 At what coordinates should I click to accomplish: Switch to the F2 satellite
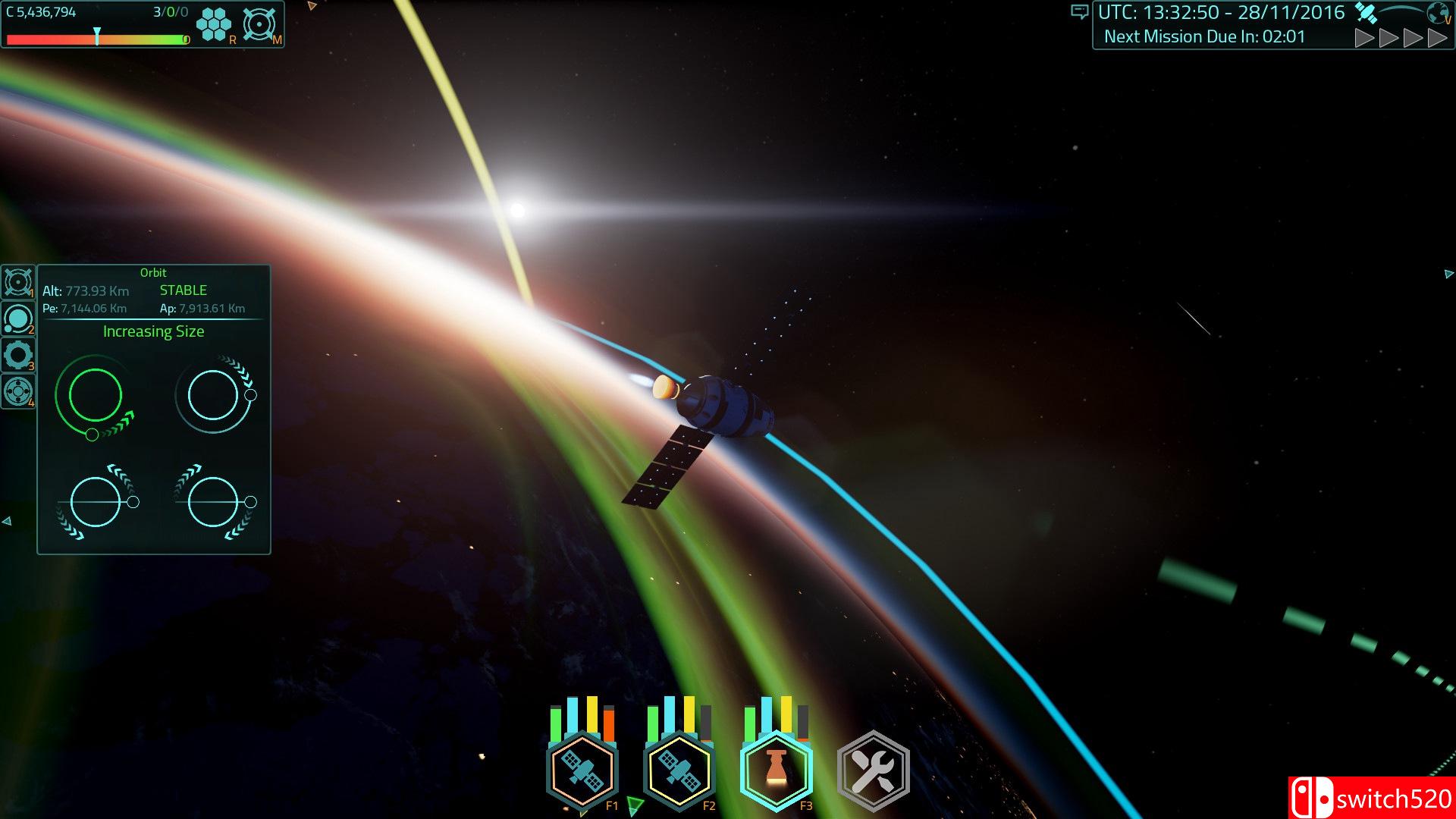click(x=679, y=770)
